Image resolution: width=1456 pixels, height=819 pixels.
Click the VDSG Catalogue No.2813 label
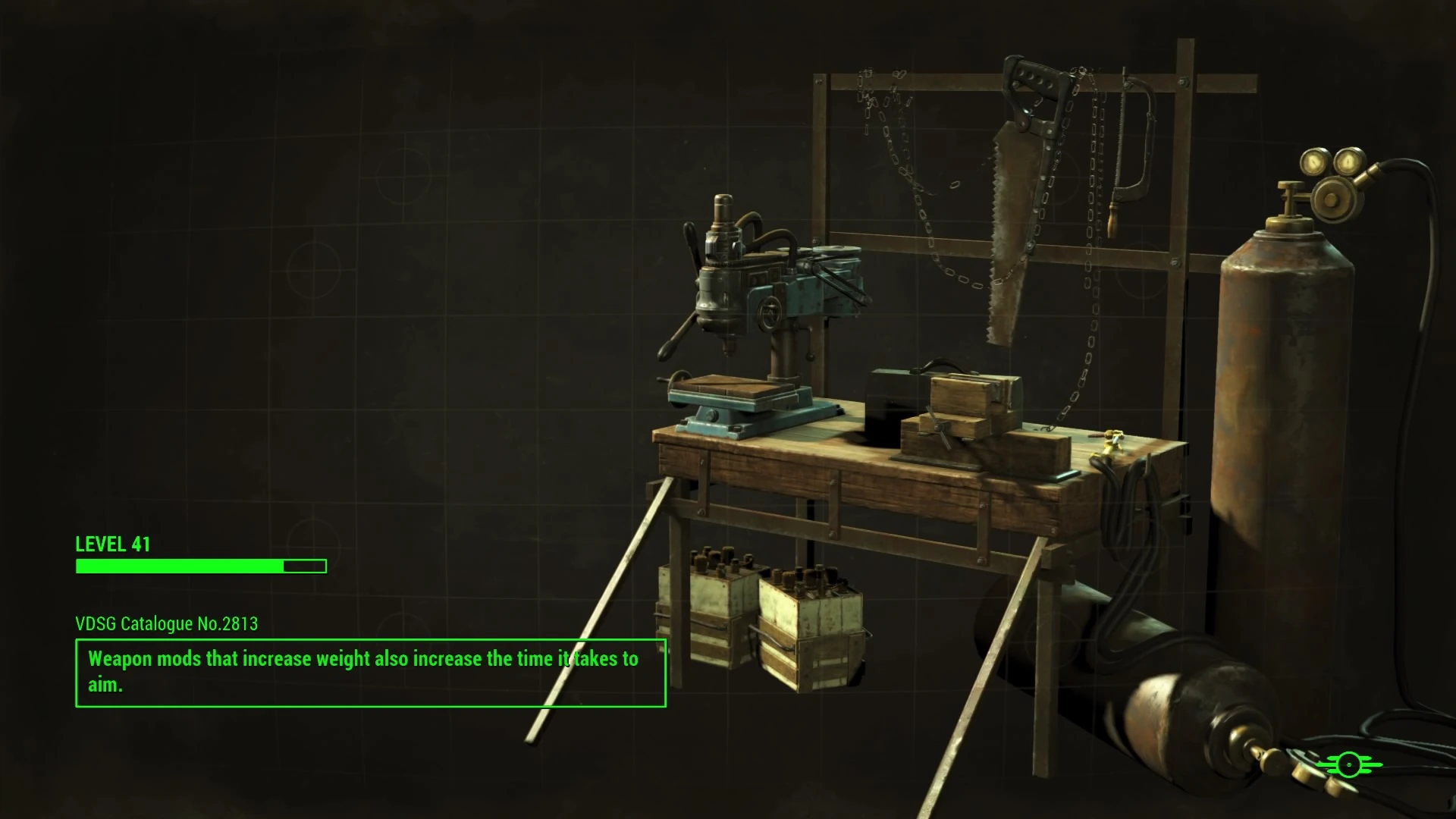[x=165, y=624]
